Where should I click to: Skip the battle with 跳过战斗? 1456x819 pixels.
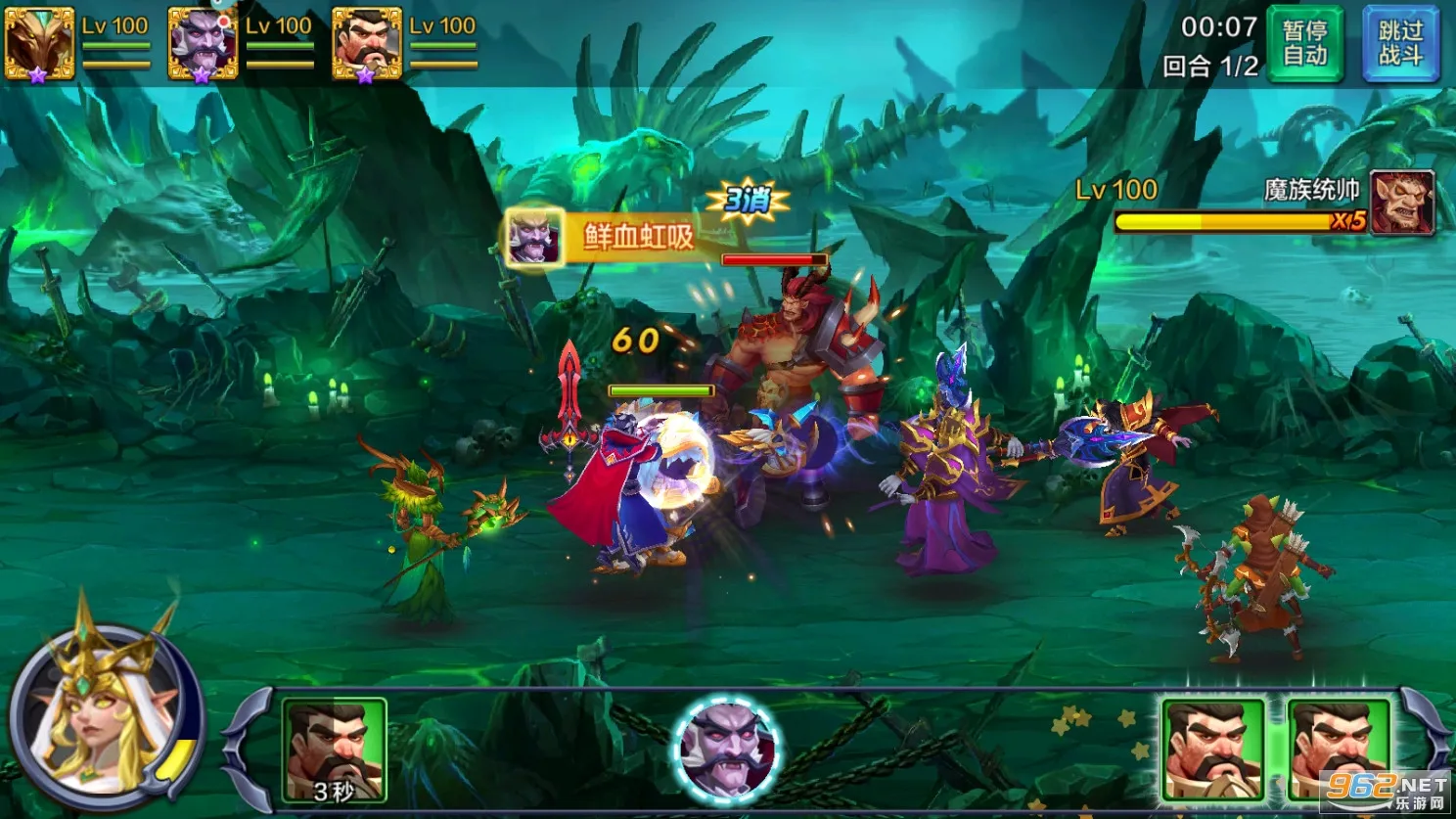(1400, 43)
